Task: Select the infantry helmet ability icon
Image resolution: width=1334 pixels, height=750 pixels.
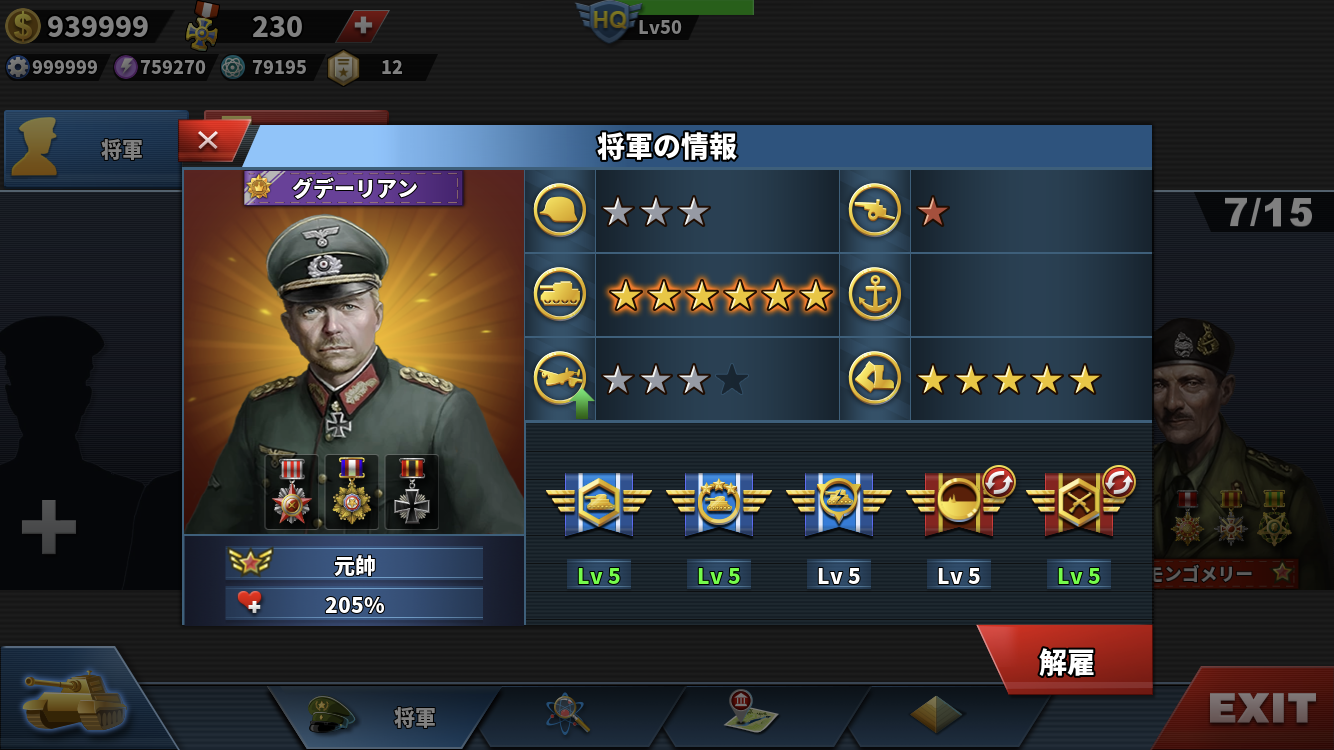Action: (x=560, y=212)
